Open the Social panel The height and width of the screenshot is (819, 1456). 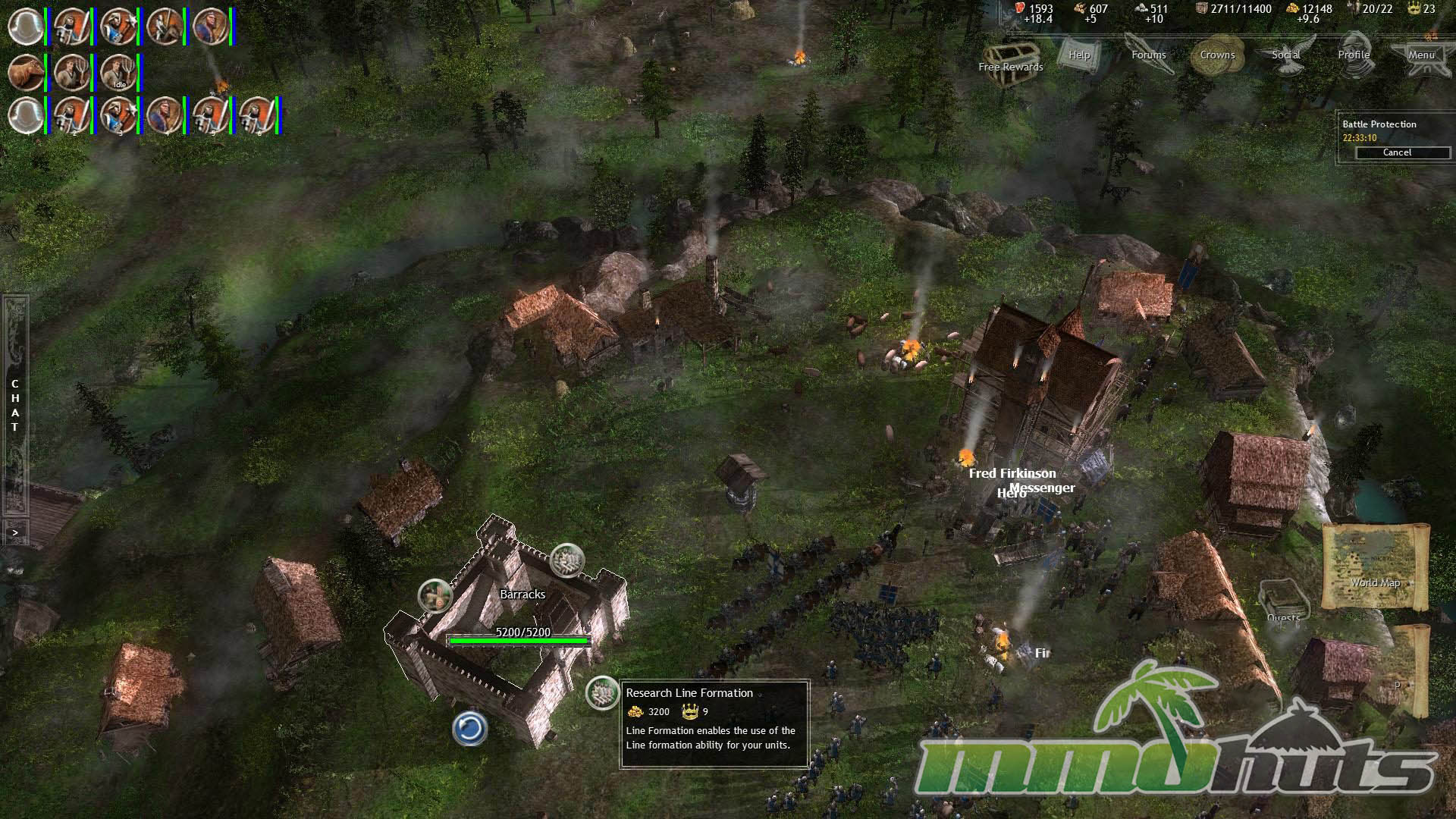coord(1286,55)
